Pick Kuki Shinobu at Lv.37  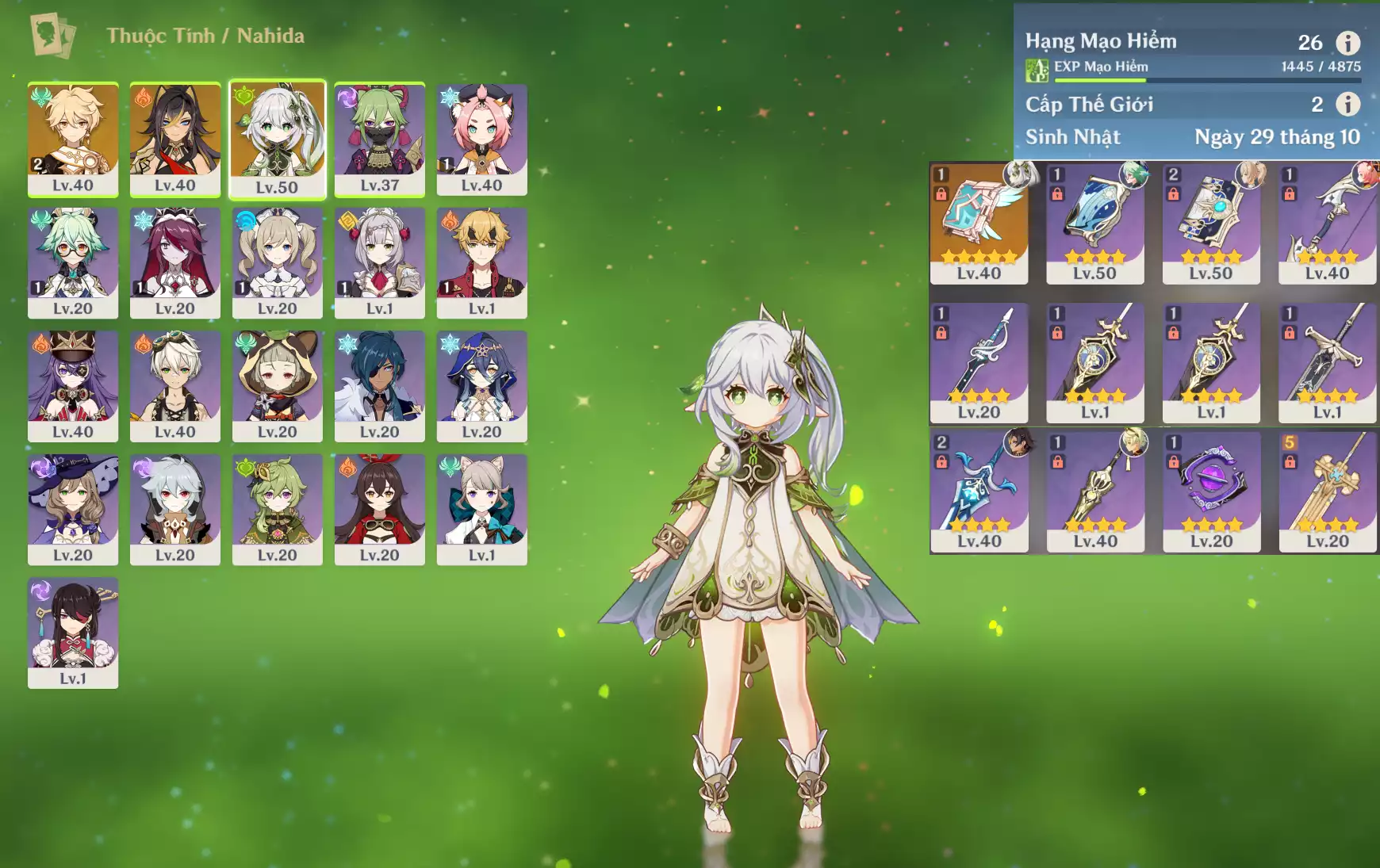[379, 138]
